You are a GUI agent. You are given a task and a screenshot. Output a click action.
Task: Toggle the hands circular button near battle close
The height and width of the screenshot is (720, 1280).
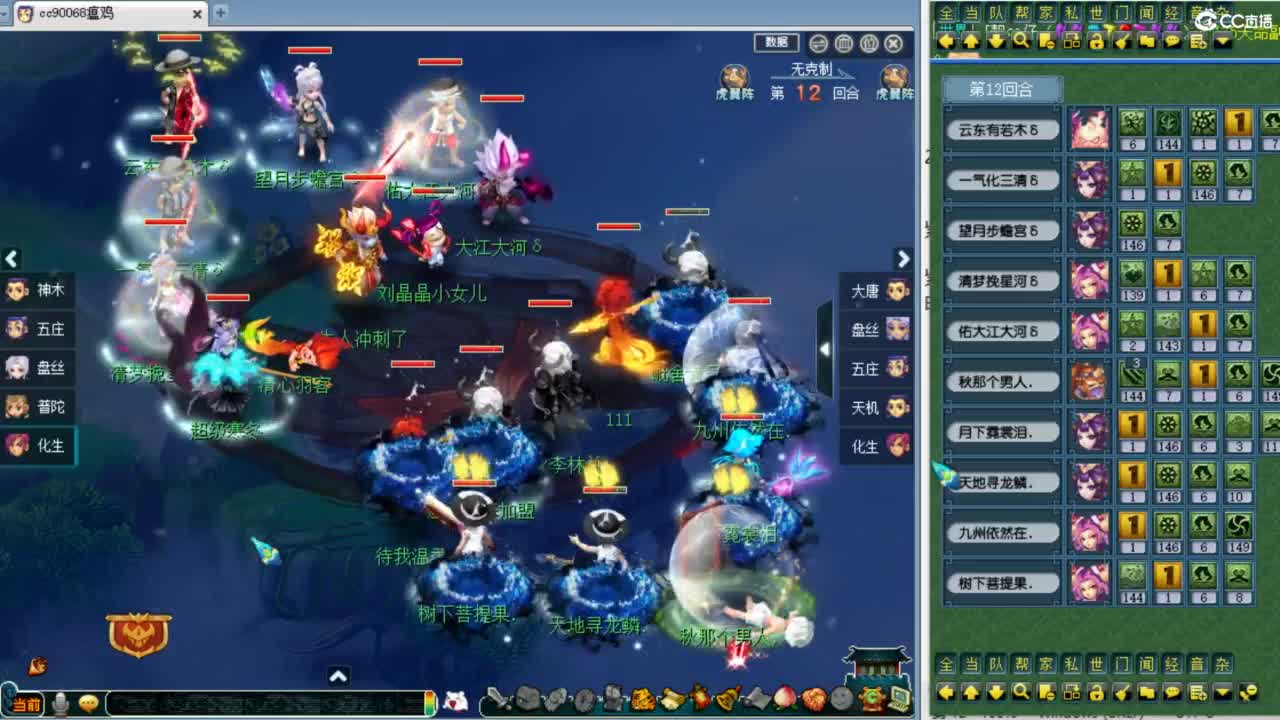click(x=868, y=44)
